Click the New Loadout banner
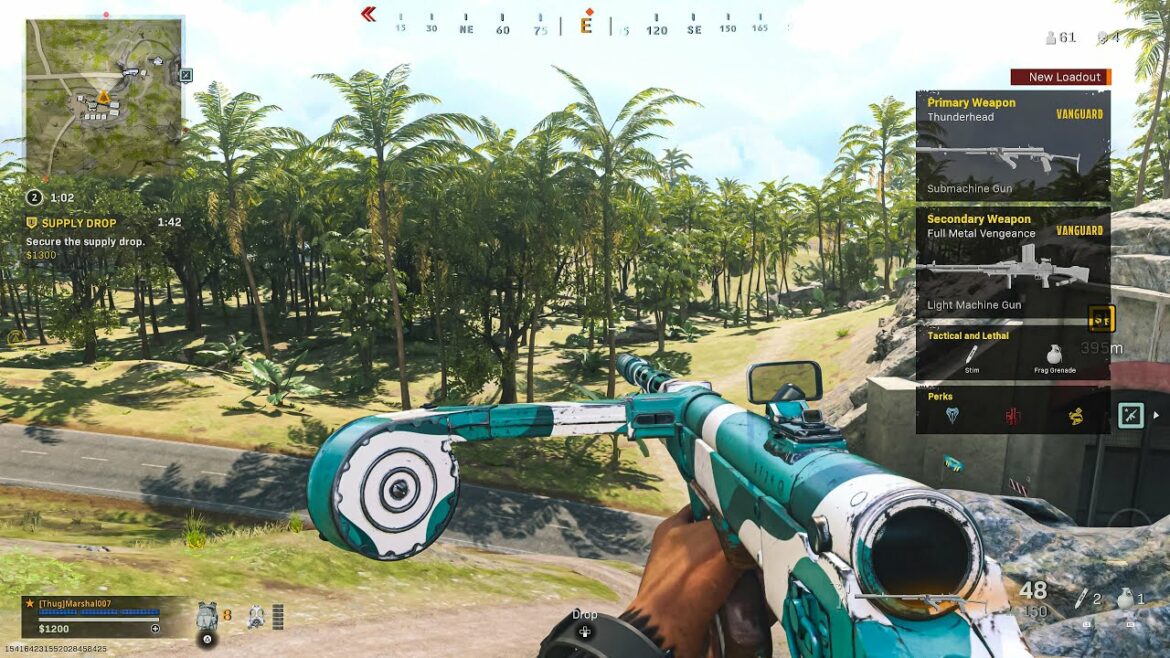Image resolution: width=1170 pixels, height=658 pixels. pos(1061,77)
